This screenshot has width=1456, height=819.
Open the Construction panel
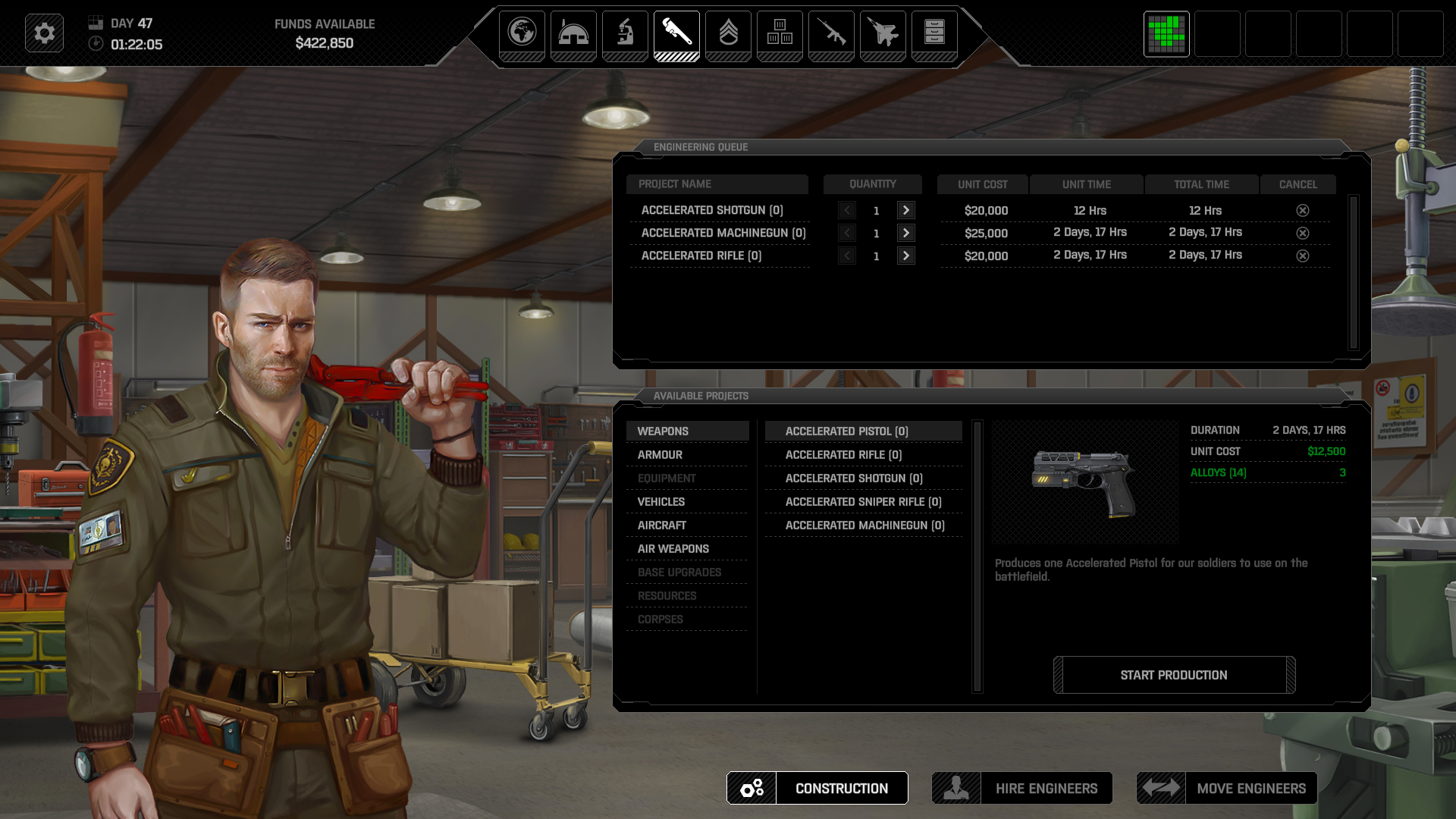(817, 789)
